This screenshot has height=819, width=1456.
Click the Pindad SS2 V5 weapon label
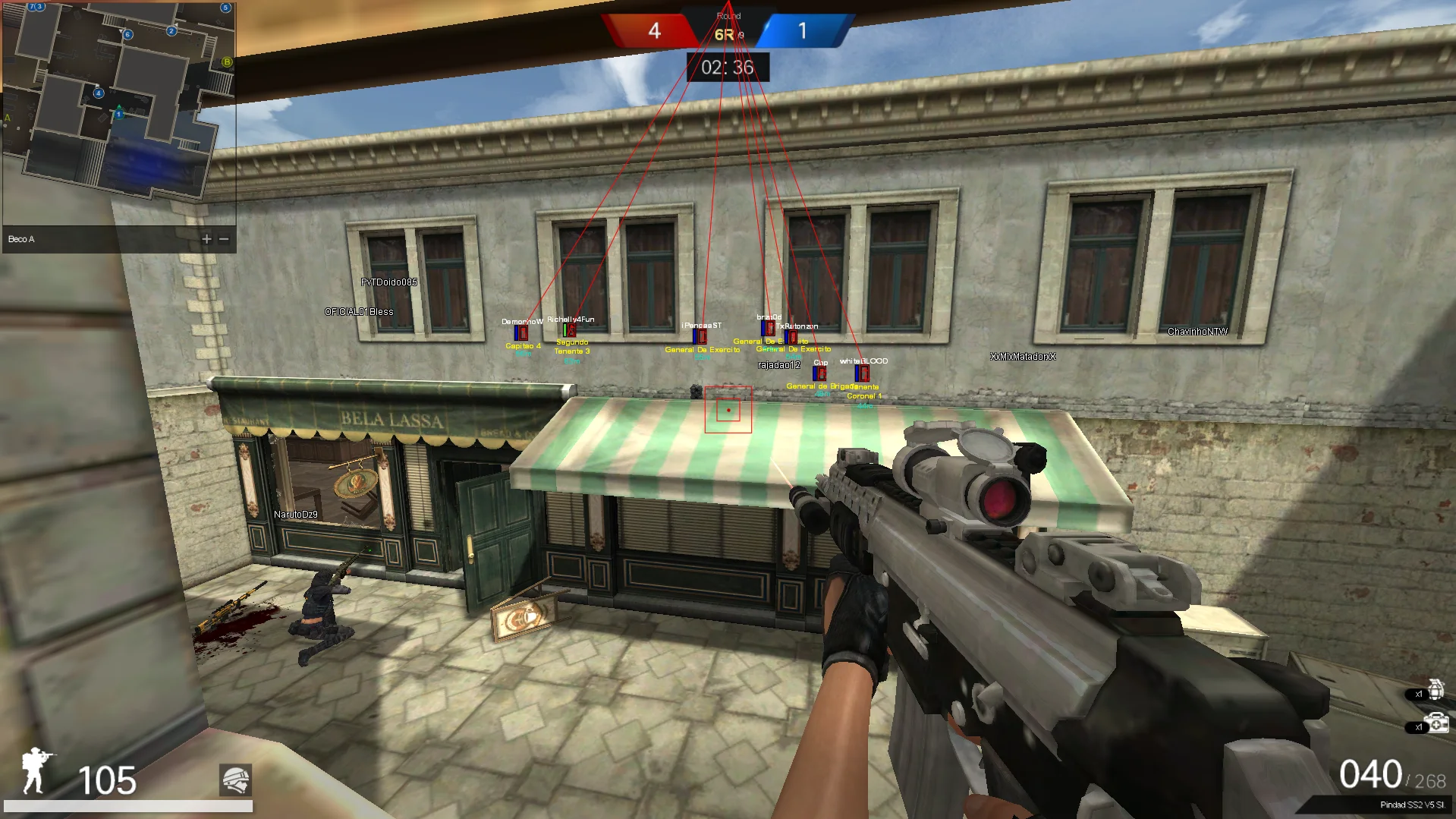[x=1411, y=805]
